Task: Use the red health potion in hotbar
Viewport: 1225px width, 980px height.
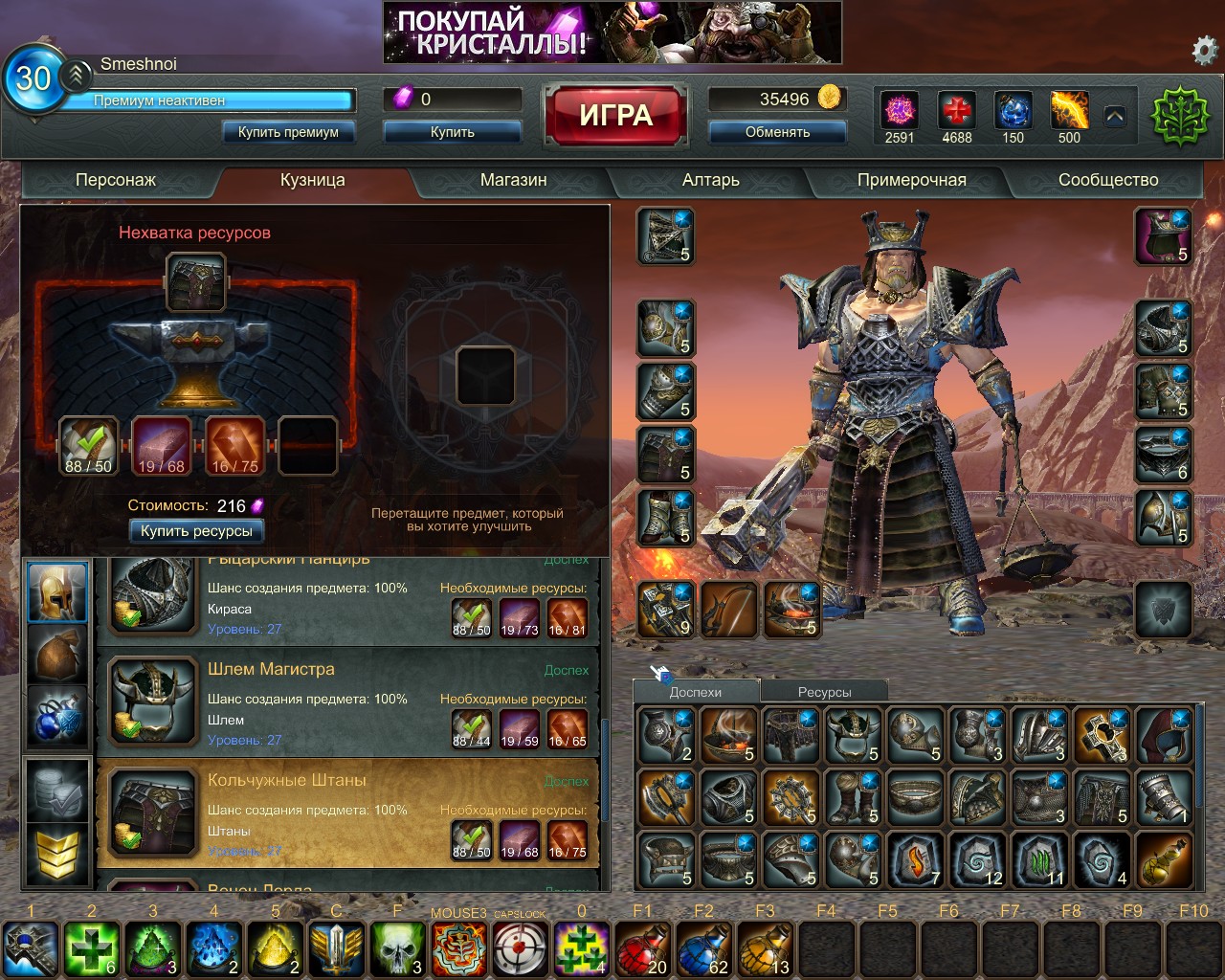Action: coord(643,948)
